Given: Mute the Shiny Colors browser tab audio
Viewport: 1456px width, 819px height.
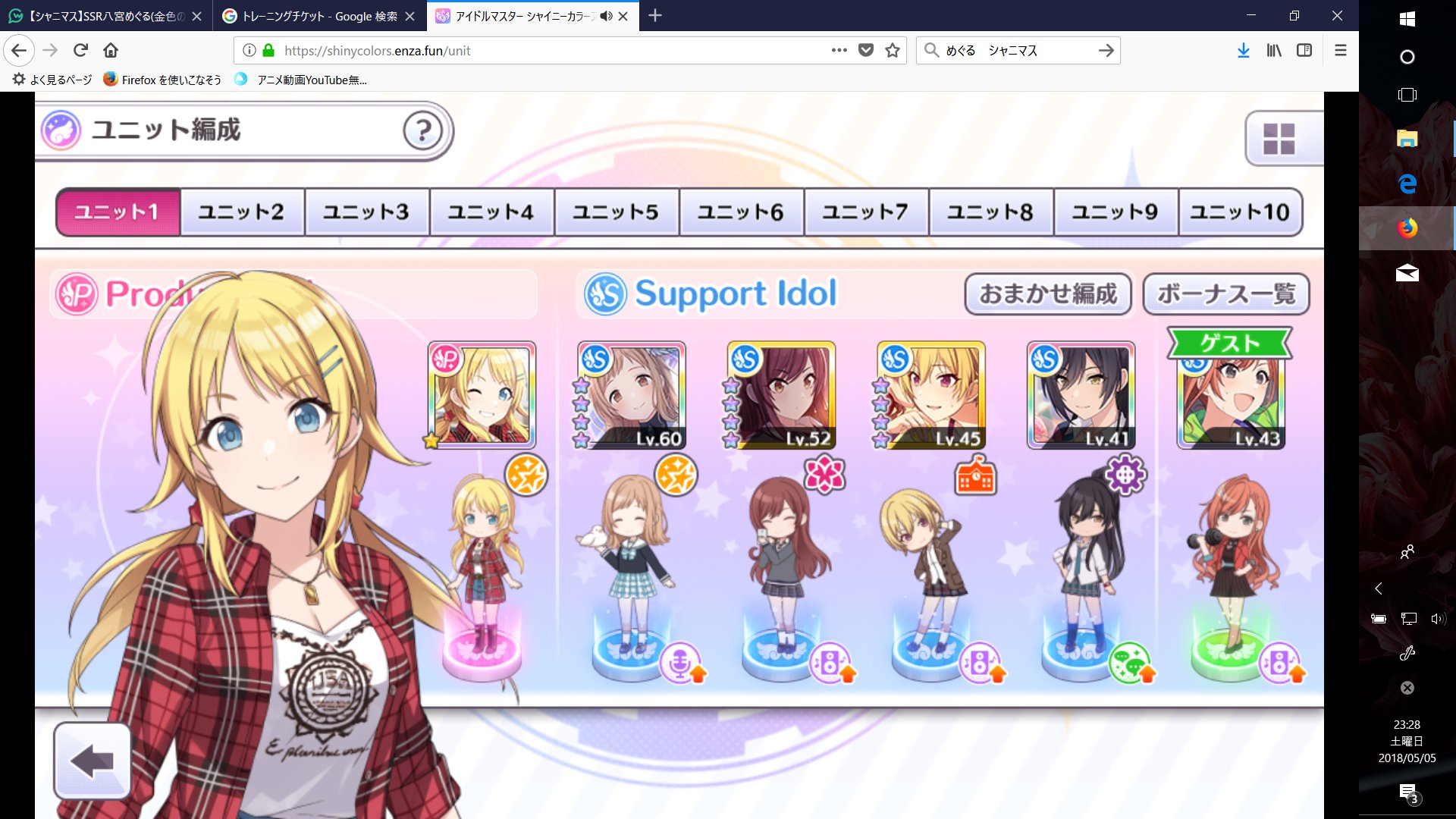Looking at the screenshot, I should pos(604,15).
